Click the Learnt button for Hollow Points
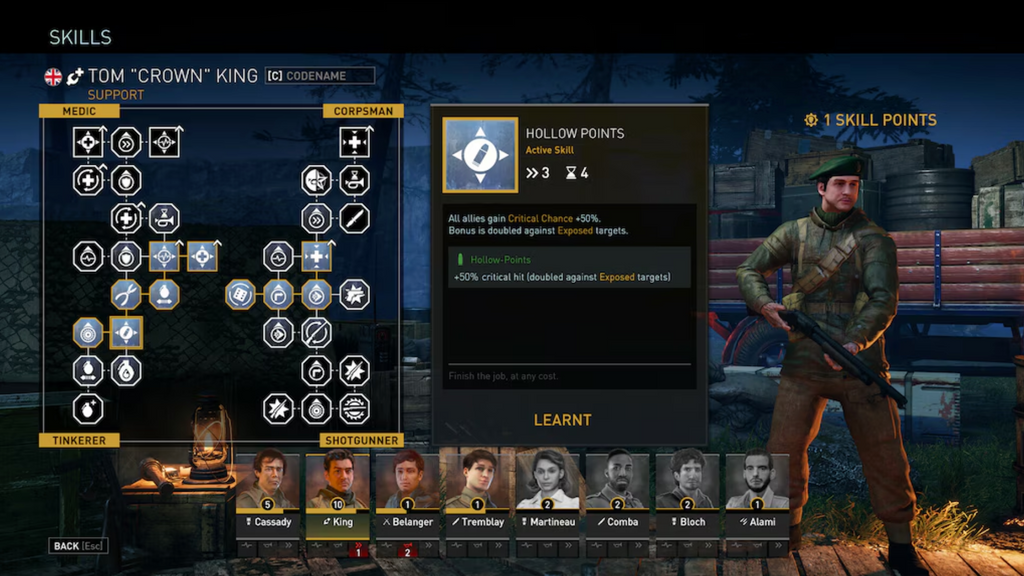This screenshot has height=576, width=1024. pos(562,420)
